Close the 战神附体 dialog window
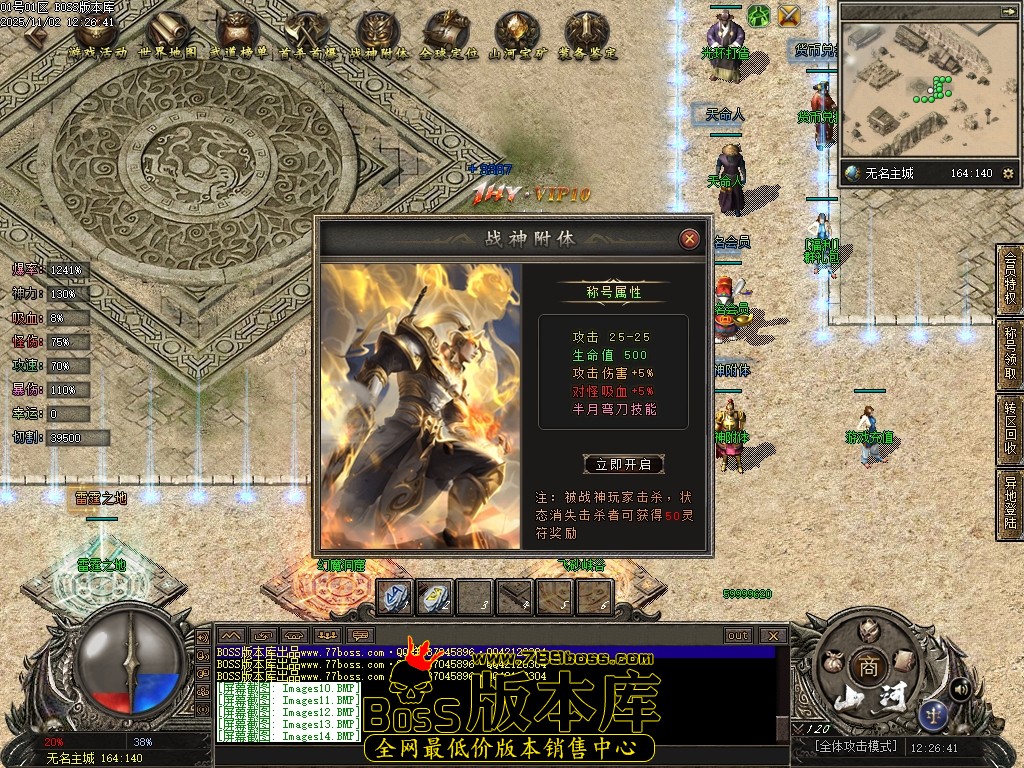Image resolution: width=1024 pixels, height=768 pixels. tap(689, 239)
